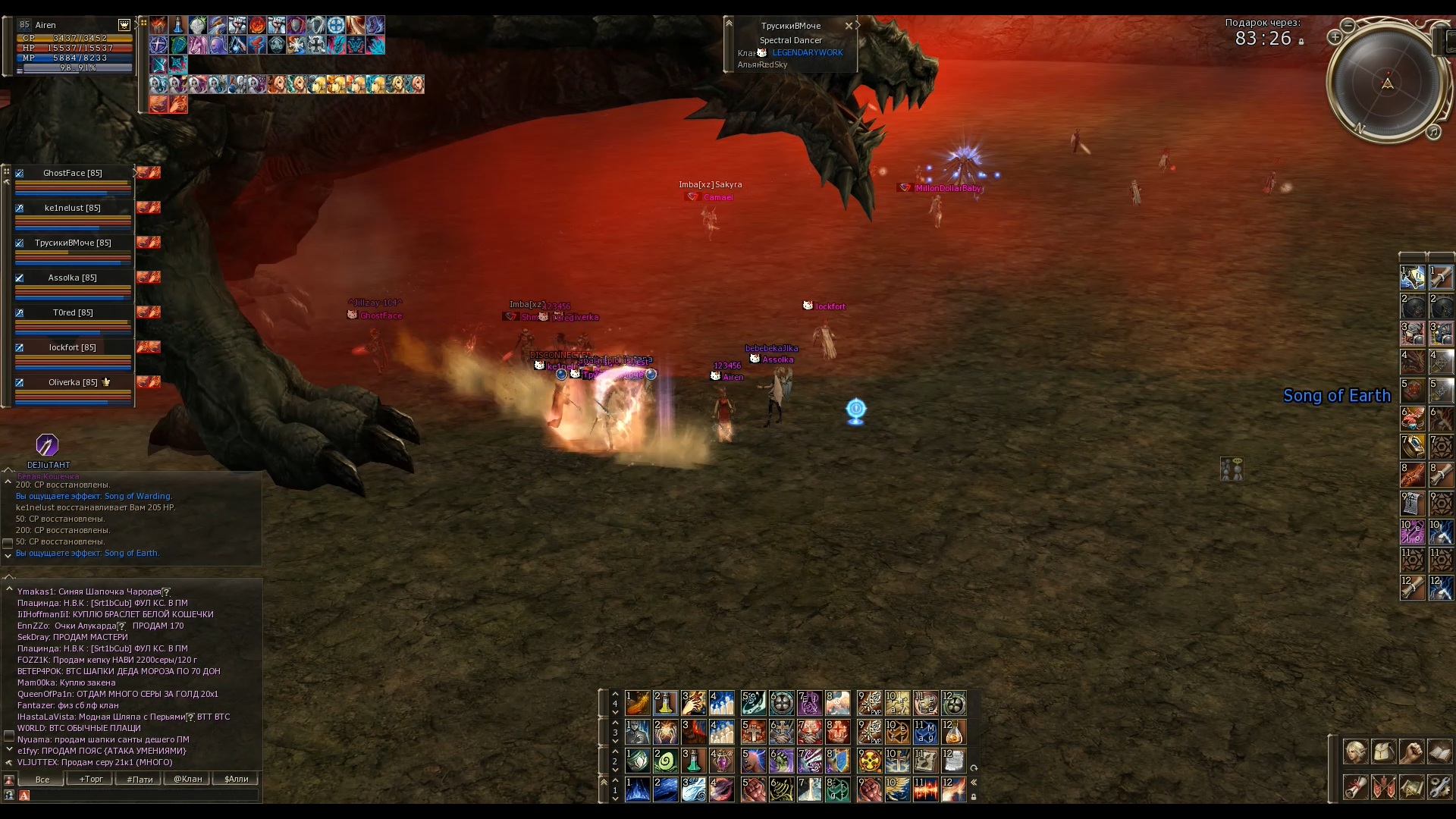Image resolution: width=1456 pixels, height=819 pixels.
Task: Open the skills book icon
Action: [1440, 752]
